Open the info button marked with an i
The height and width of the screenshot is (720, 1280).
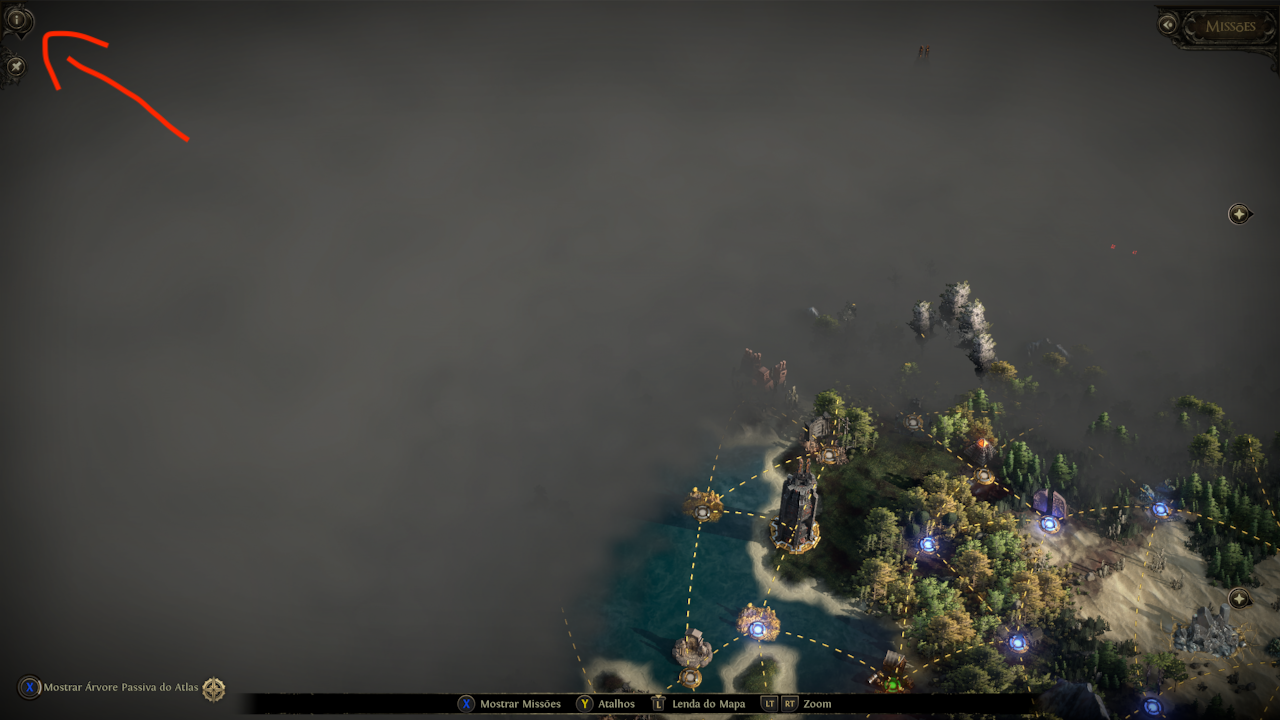click(17, 20)
